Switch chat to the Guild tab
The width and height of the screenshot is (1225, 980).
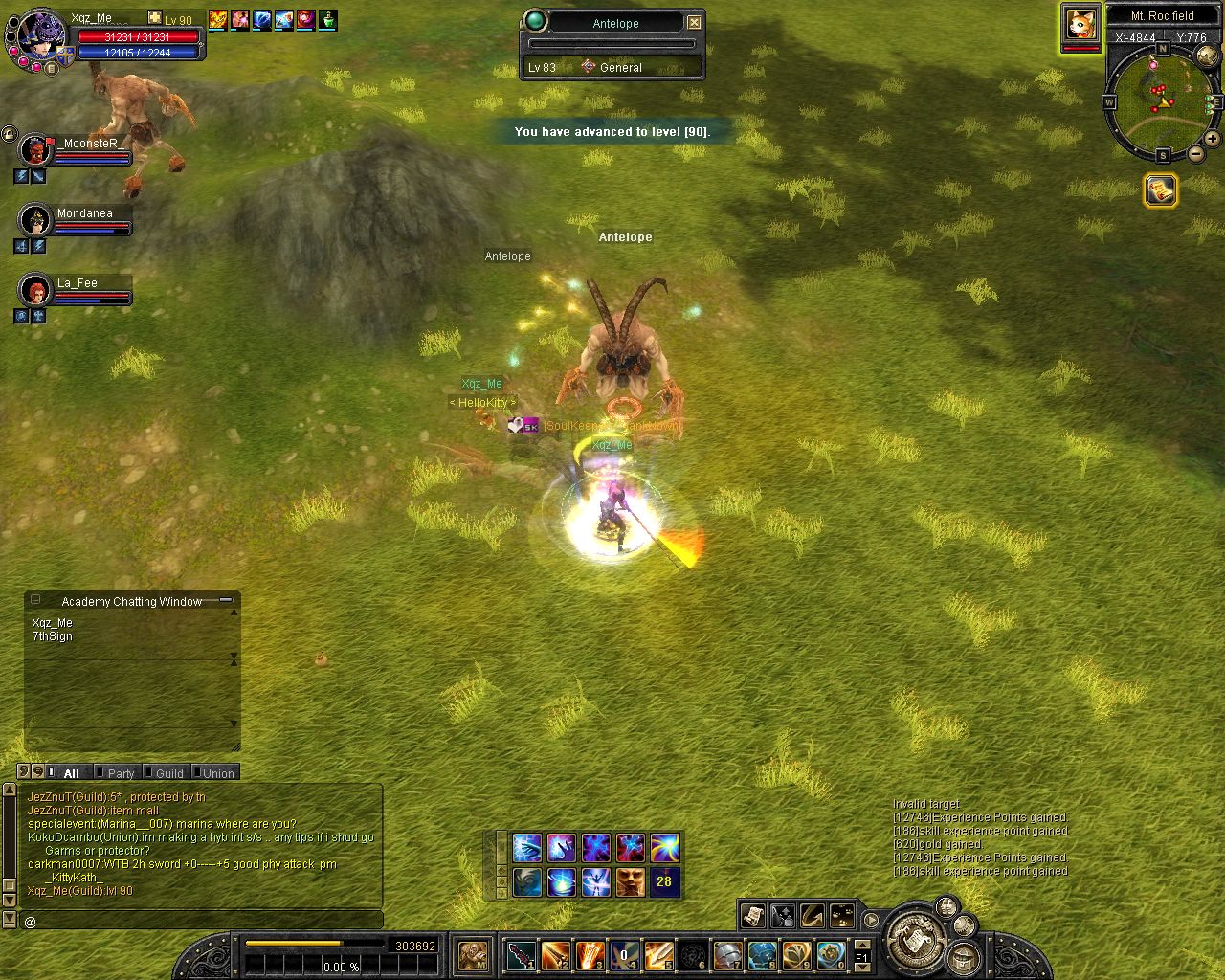169,773
